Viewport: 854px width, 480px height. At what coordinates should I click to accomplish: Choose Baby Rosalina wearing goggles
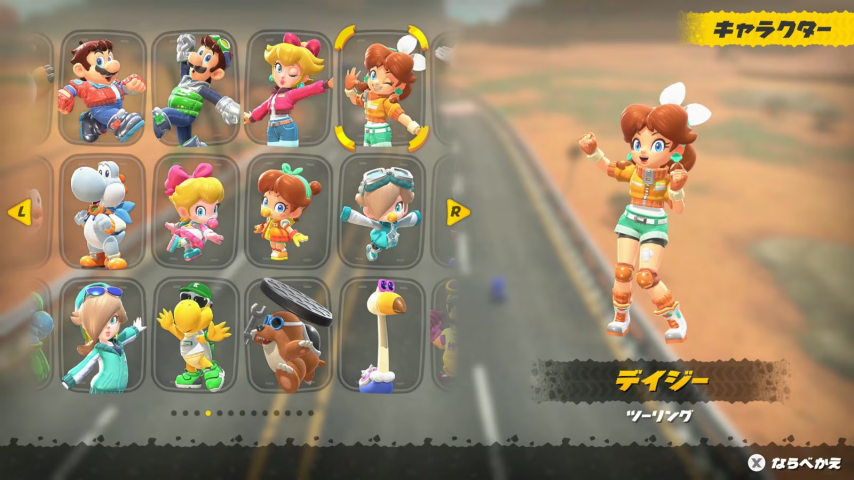[381, 212]
